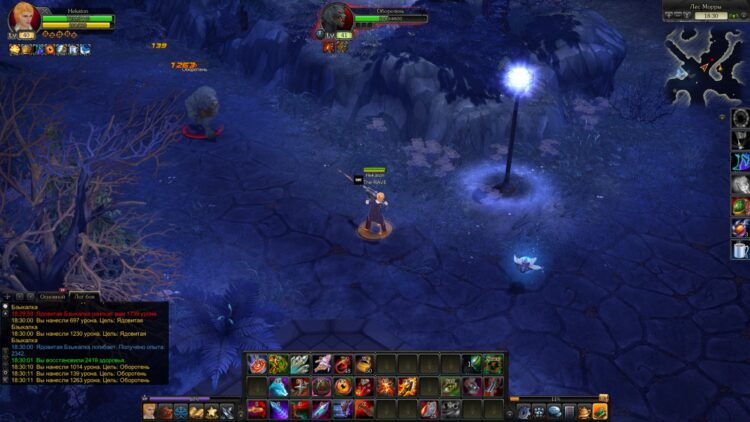Open the character menu with the blonde face icon
Screen dimensions: 750x422
coord(150,411)
